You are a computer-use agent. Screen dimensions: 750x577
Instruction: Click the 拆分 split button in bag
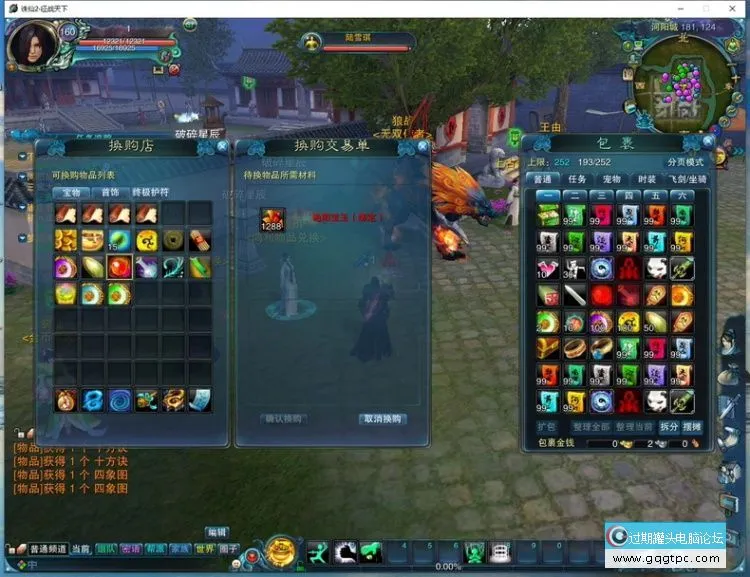click(x=668, y=427)
